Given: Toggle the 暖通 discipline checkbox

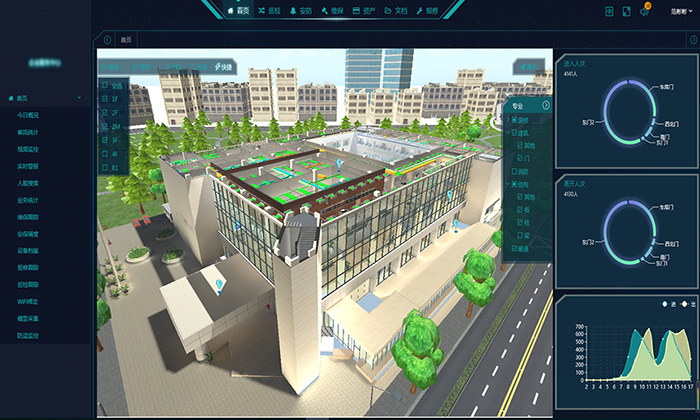Looking at the screenshot, I should 514,248.
